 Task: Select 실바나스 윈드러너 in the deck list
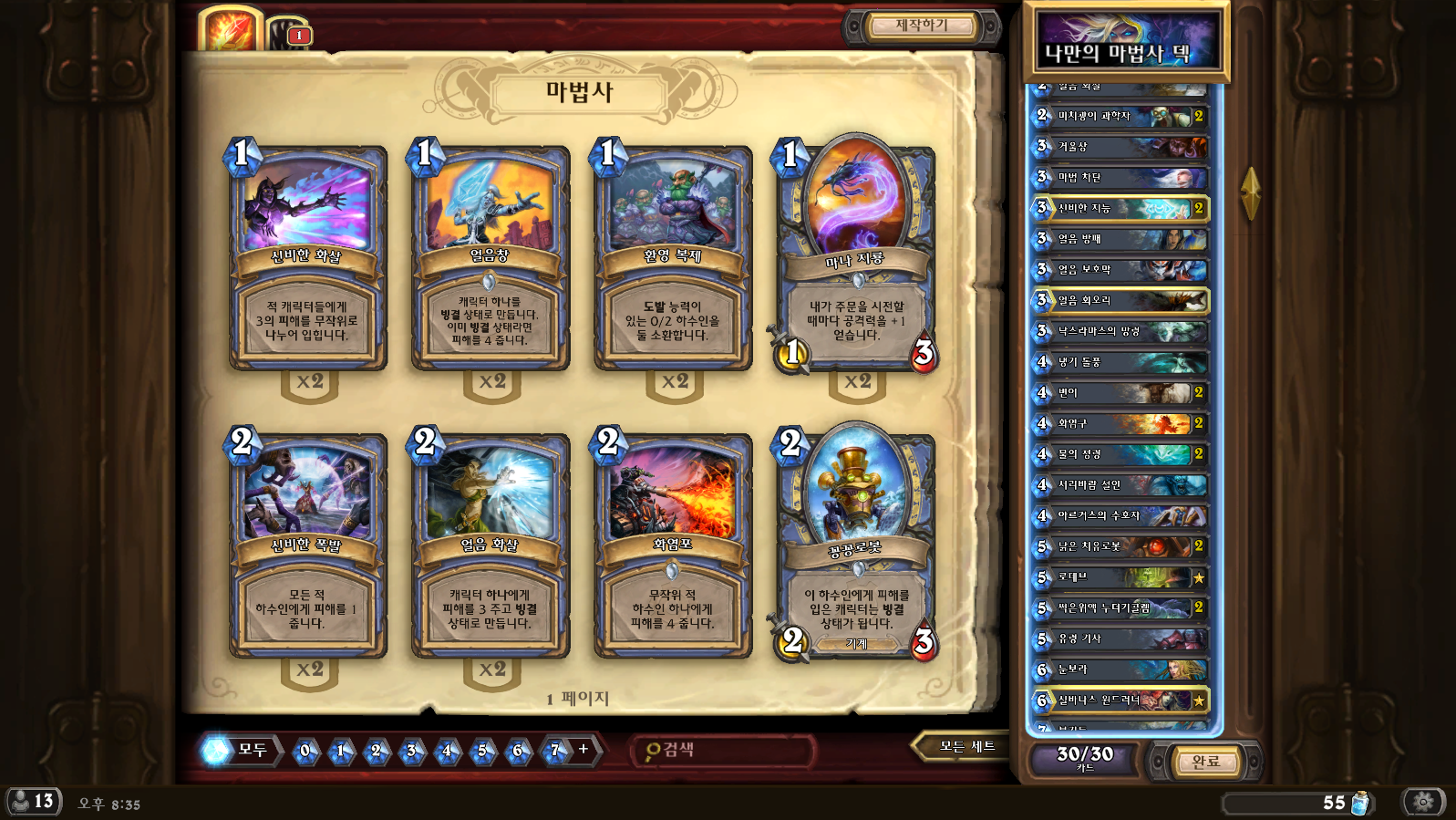(1120, 701)
